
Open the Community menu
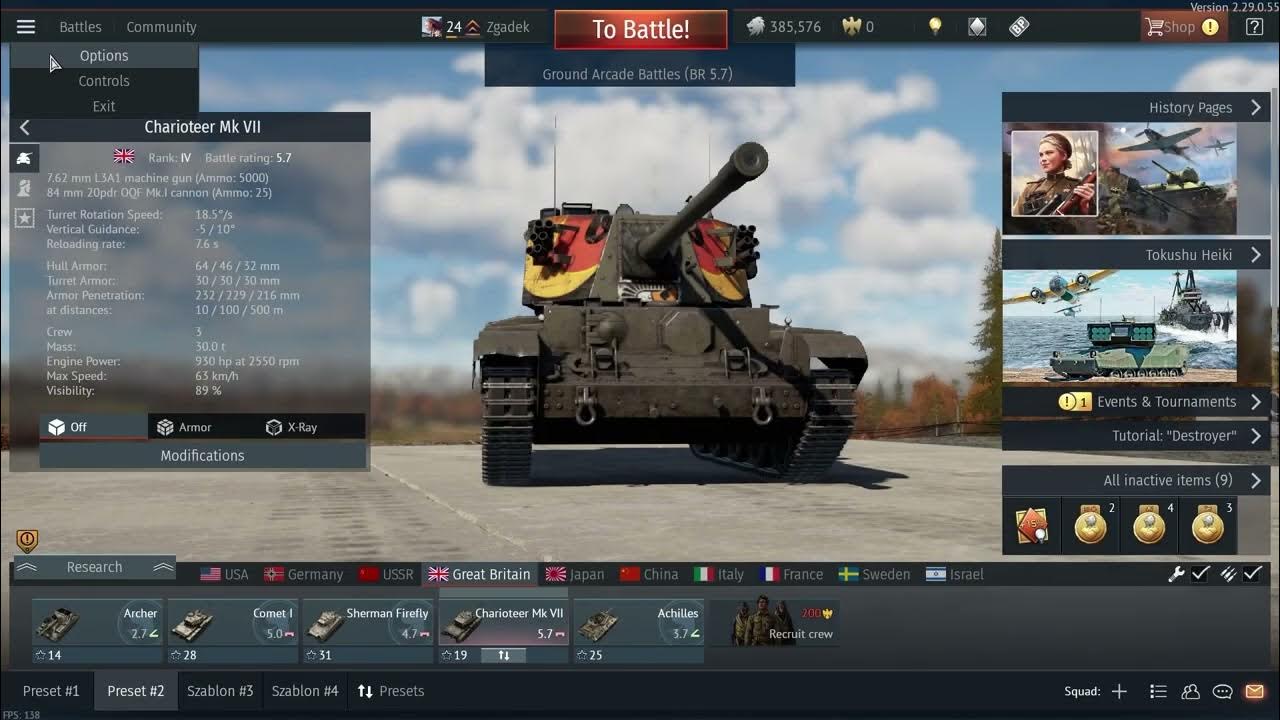pyautogui.click(x=161, y=27)
